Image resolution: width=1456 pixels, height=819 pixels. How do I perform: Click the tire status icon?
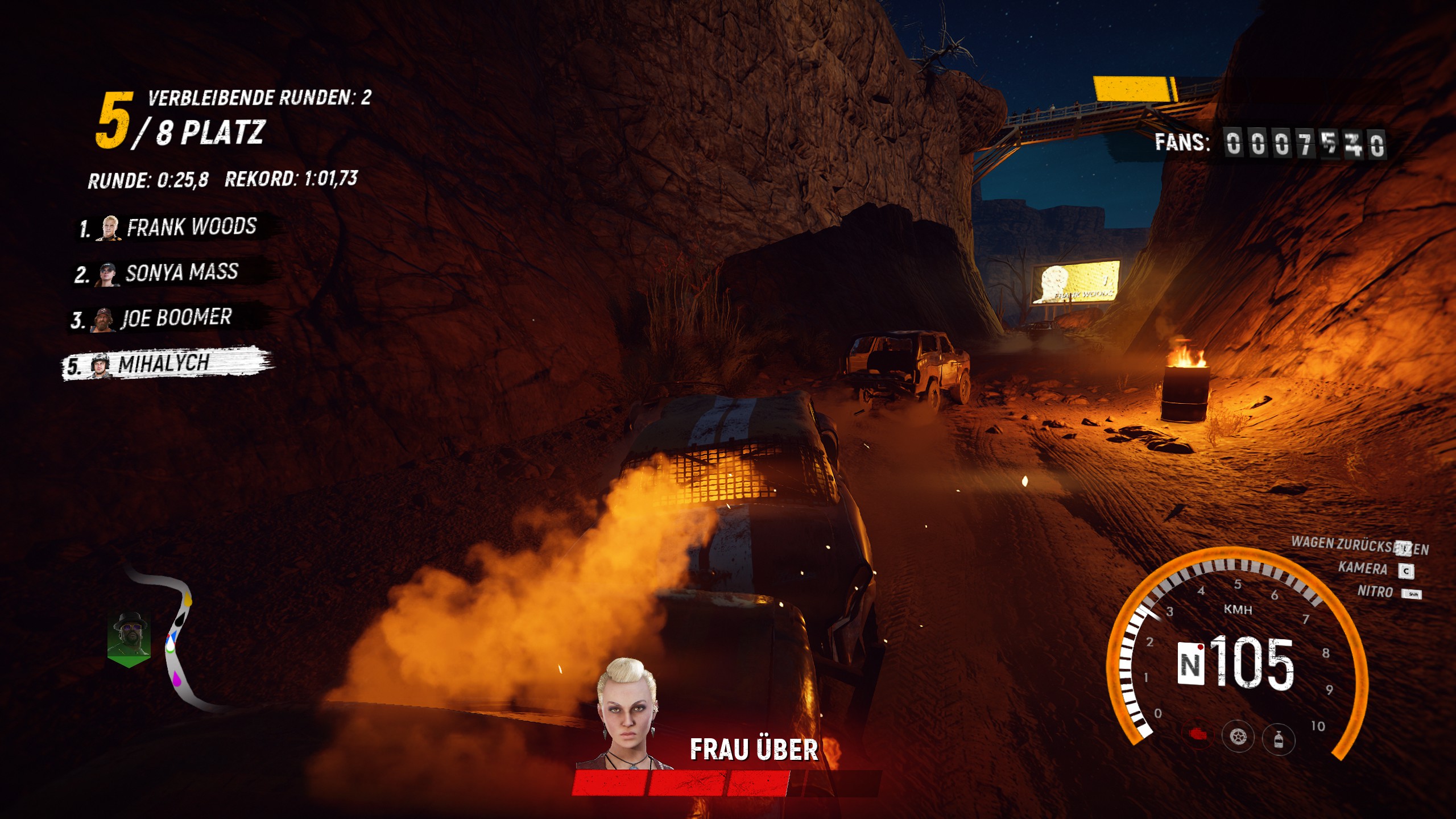pos(1238,737)
